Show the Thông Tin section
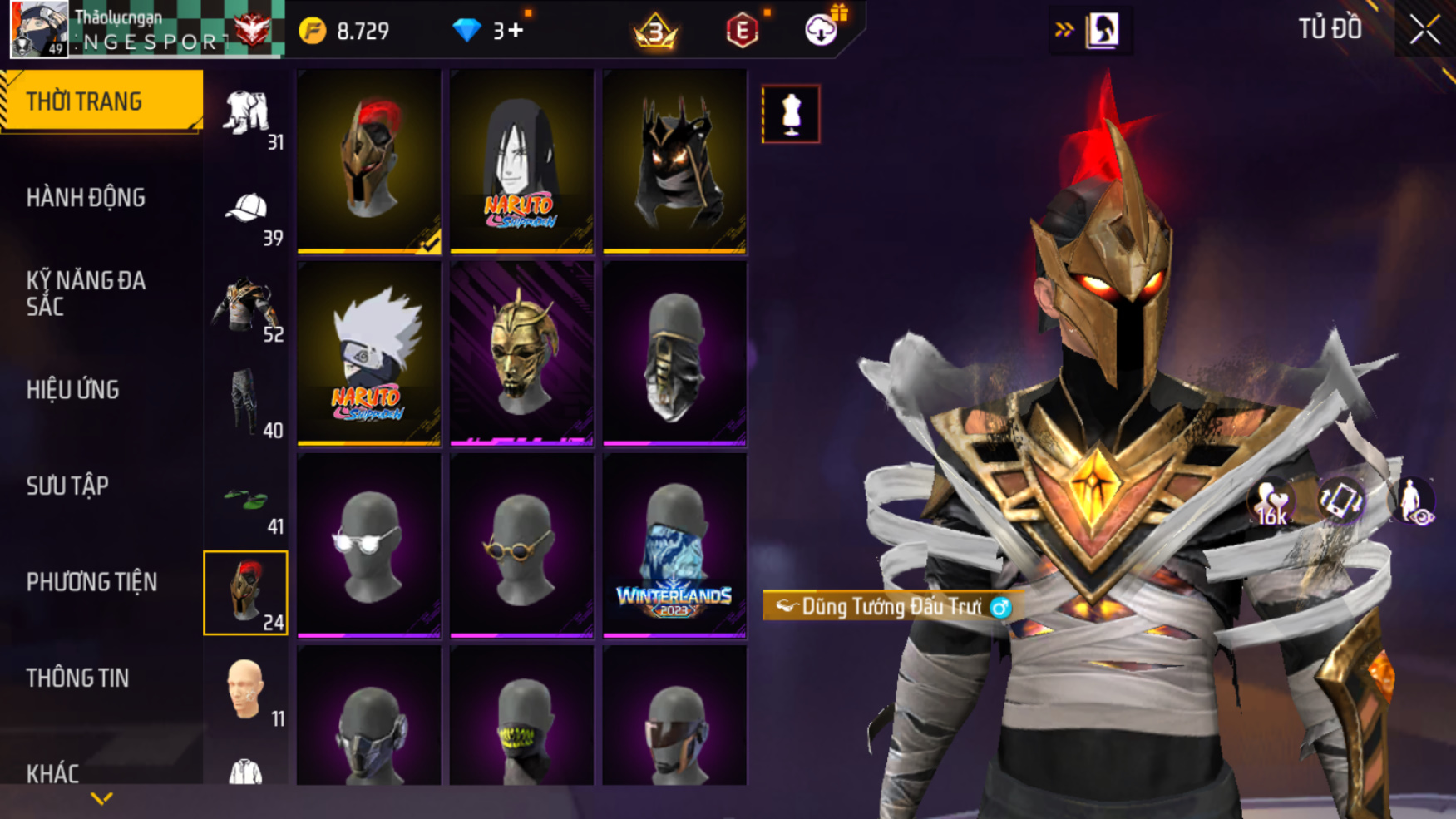This screenshot has width=1456, height=819. pos(78,678)
